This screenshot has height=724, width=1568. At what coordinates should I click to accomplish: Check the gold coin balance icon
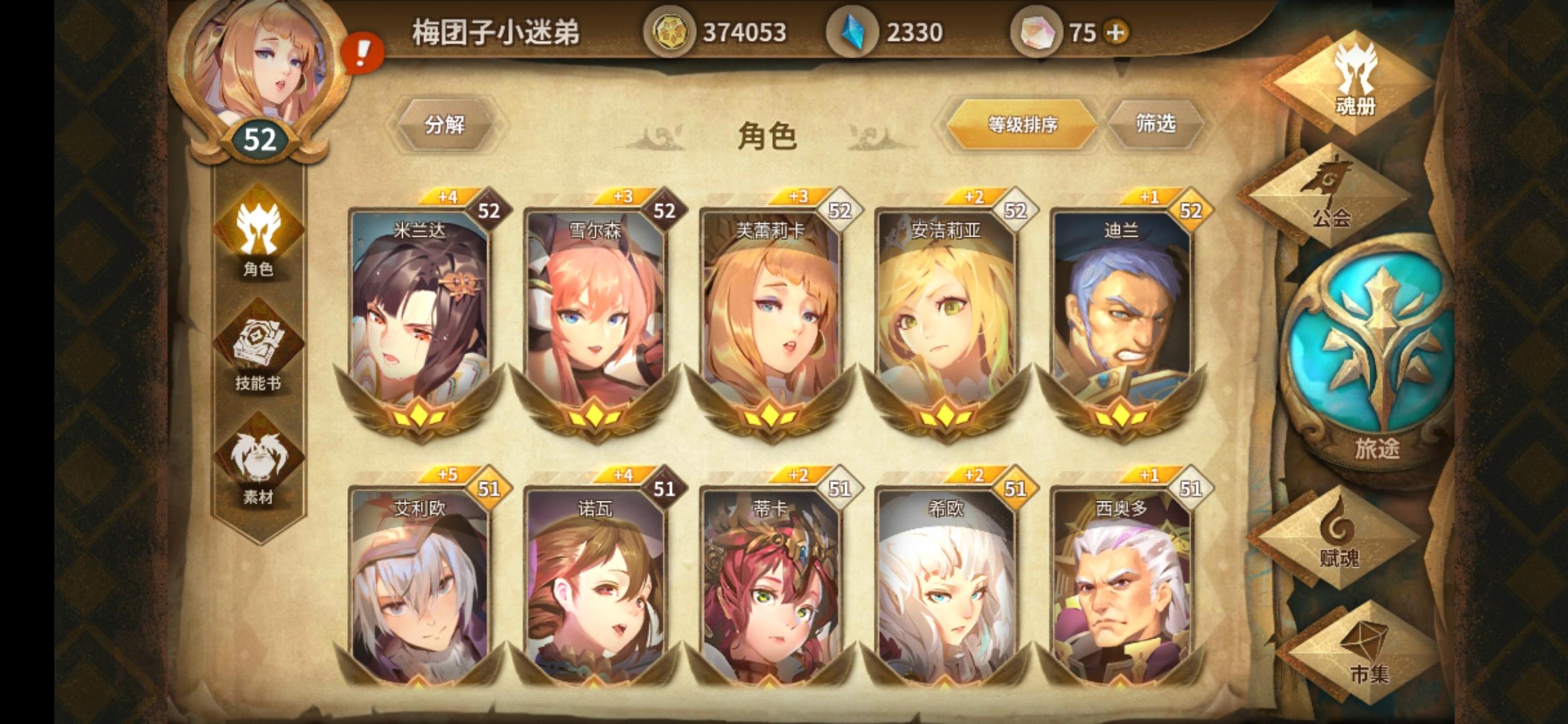(670, 29)
